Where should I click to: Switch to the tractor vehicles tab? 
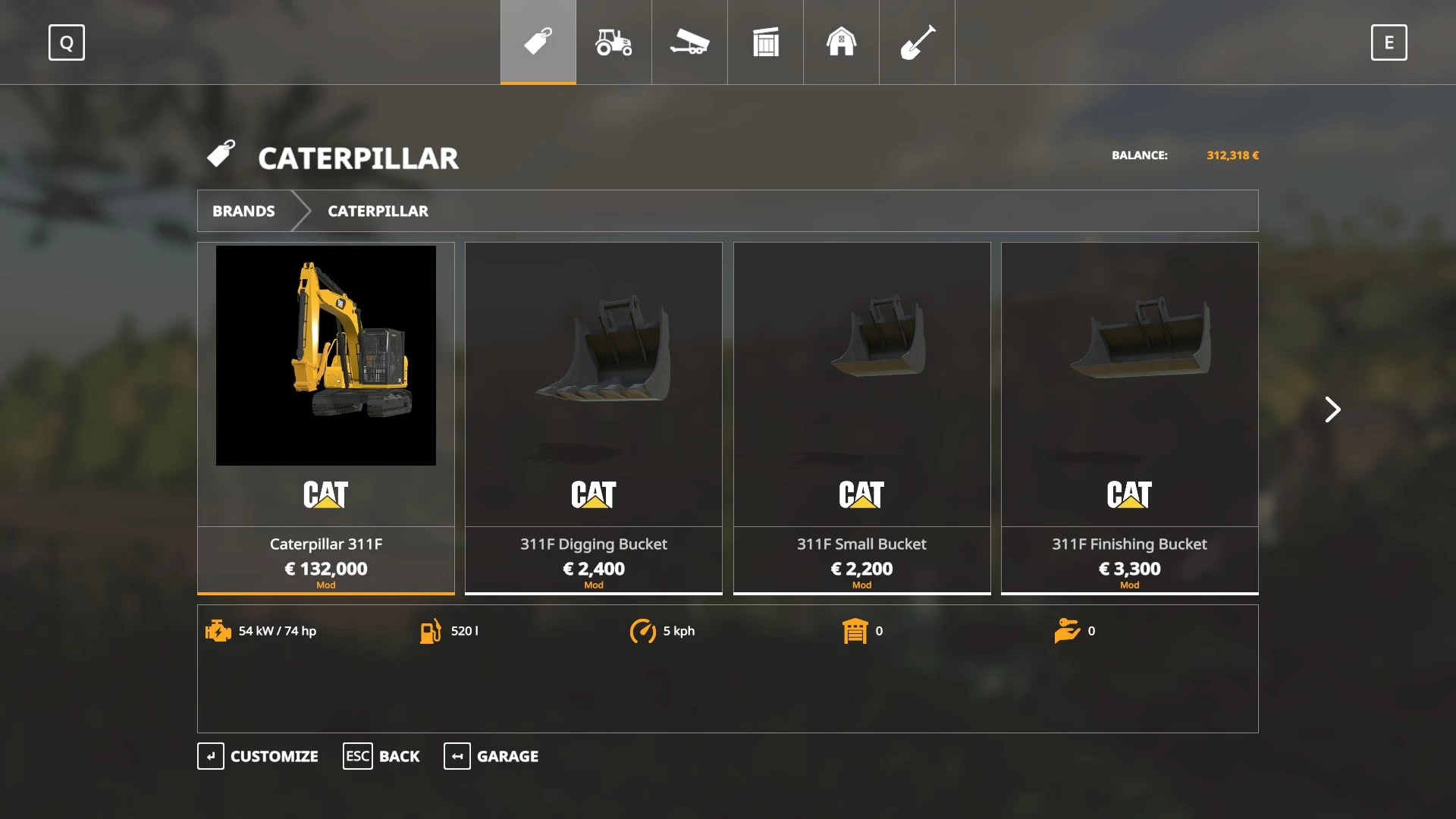pyautogui.click(x=613, y=42)
